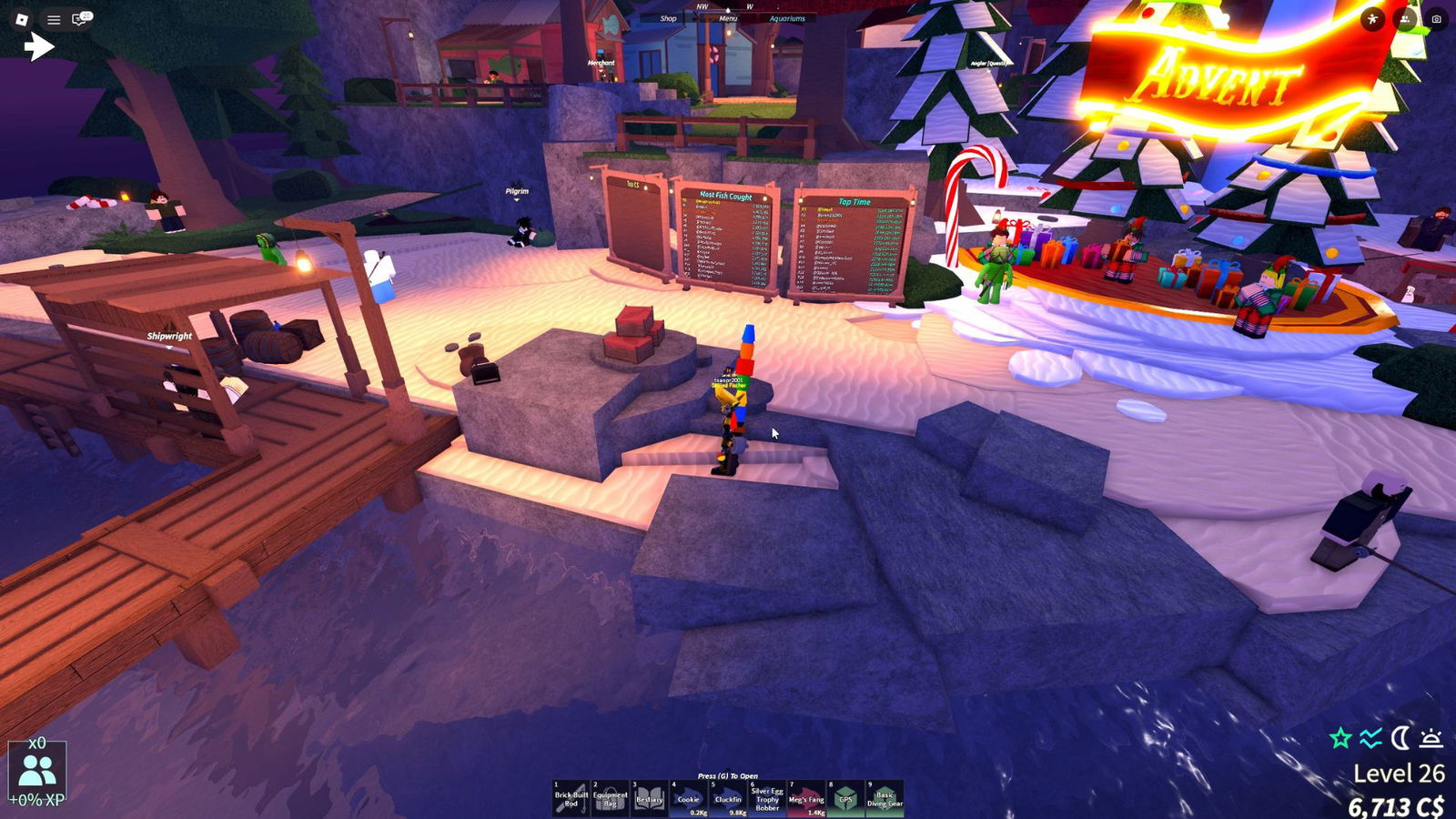Select the Cluckfin fish slot
The width and height of the screenshot is (1456, 819).
(728, 798)
